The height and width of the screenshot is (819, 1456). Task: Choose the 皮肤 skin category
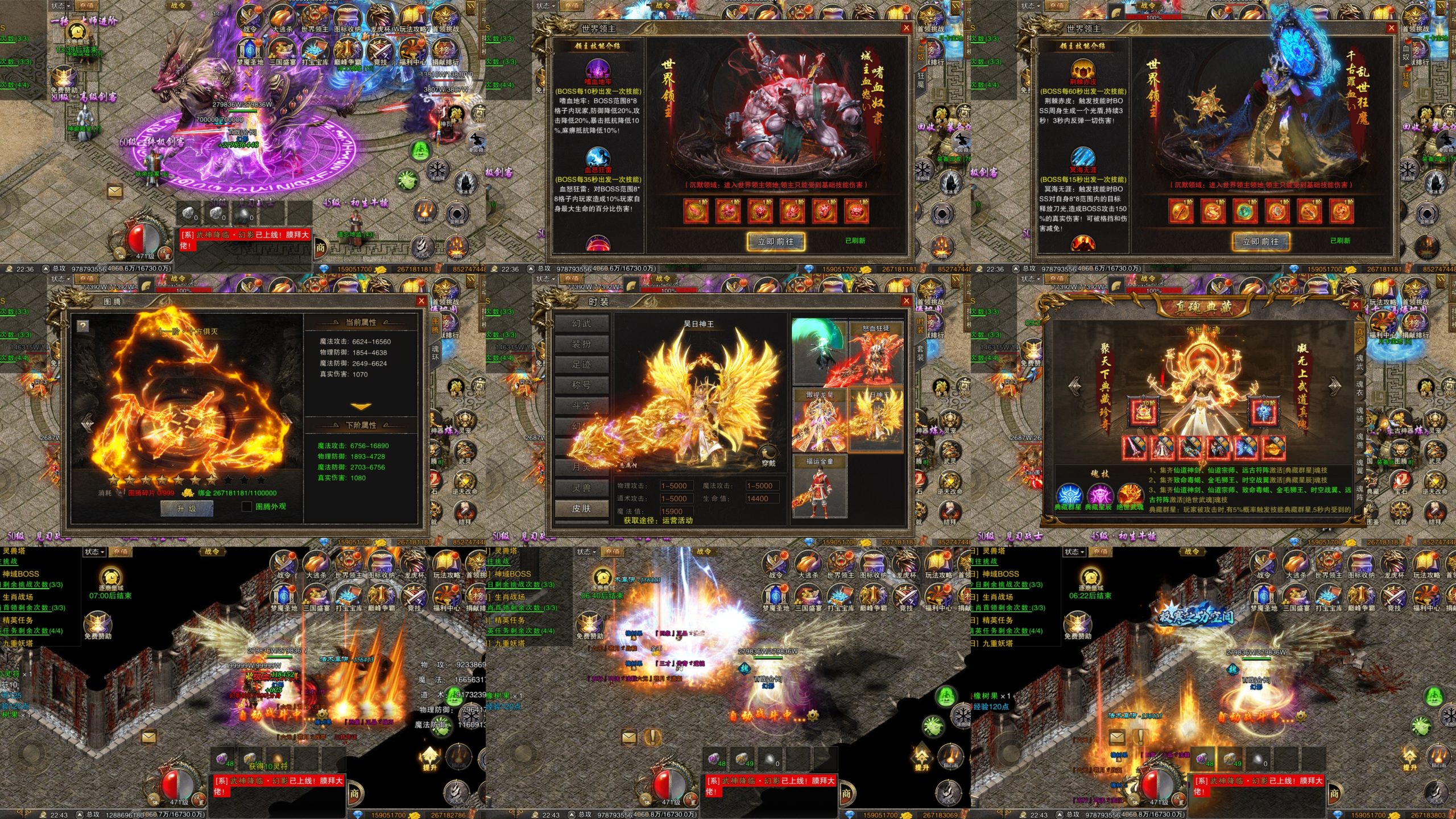[581, 508]
